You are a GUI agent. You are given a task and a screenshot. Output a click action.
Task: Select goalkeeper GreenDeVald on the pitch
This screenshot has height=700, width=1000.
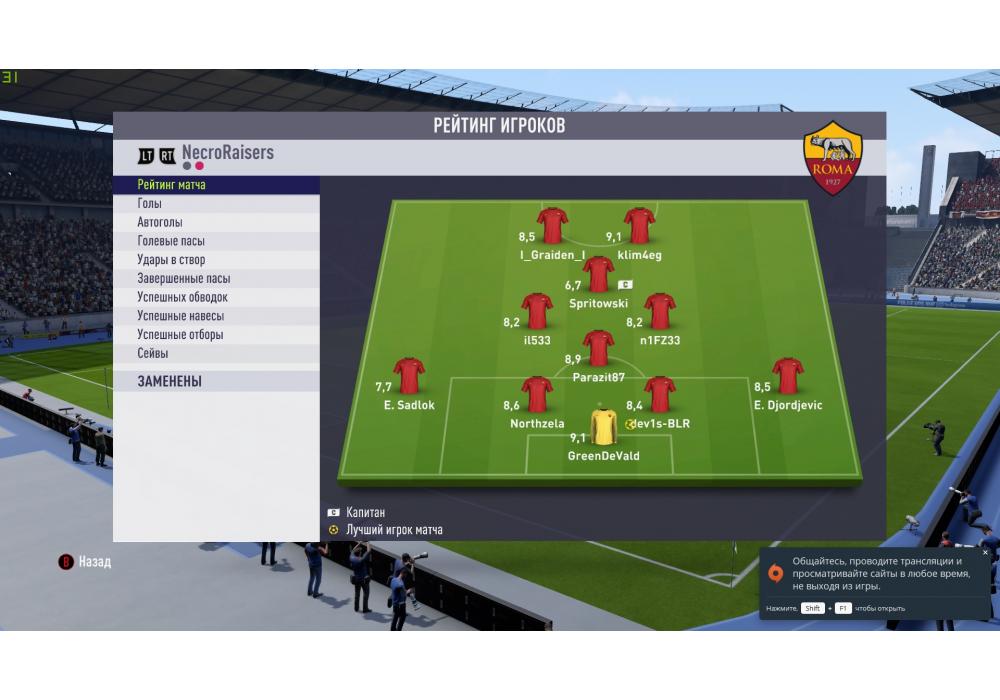tap(604, 427)
